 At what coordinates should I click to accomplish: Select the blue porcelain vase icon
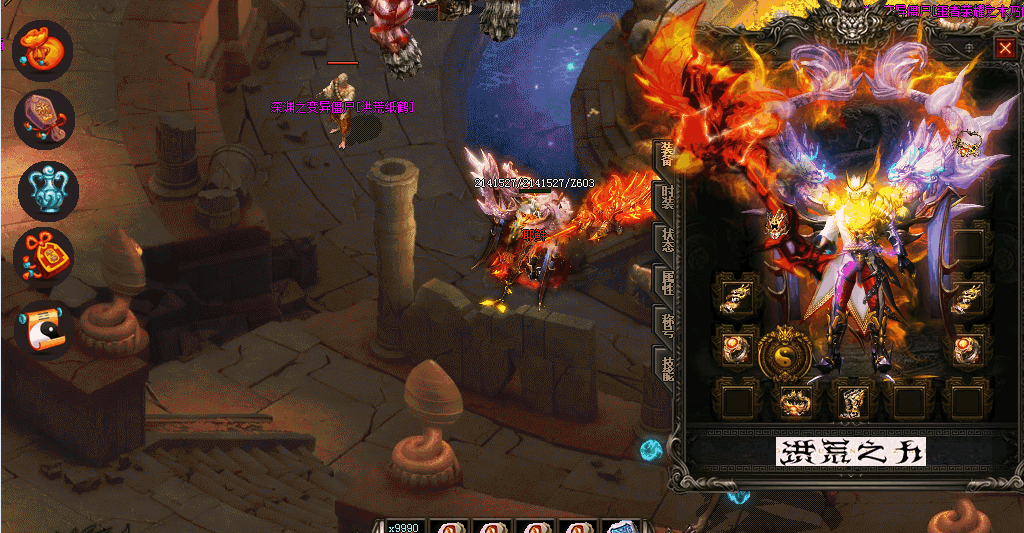[x=47, y=190]
